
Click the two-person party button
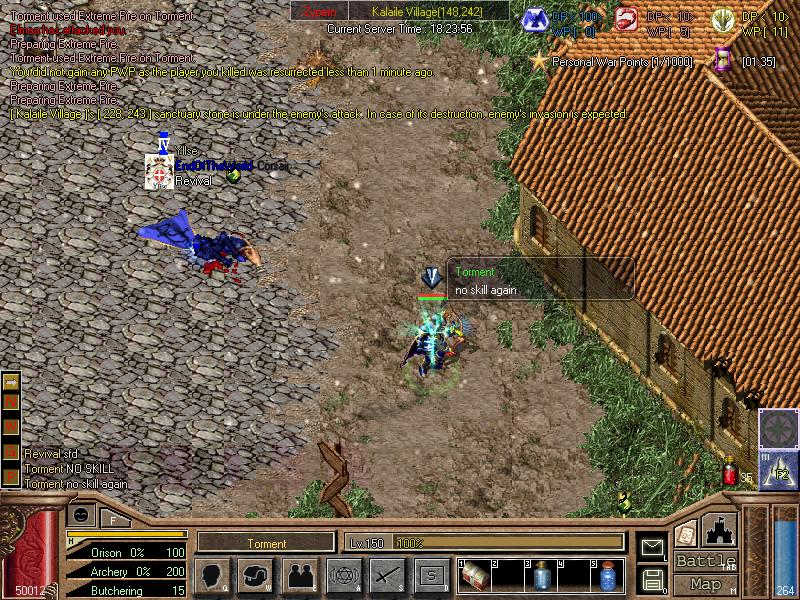(x=300, y=575)
